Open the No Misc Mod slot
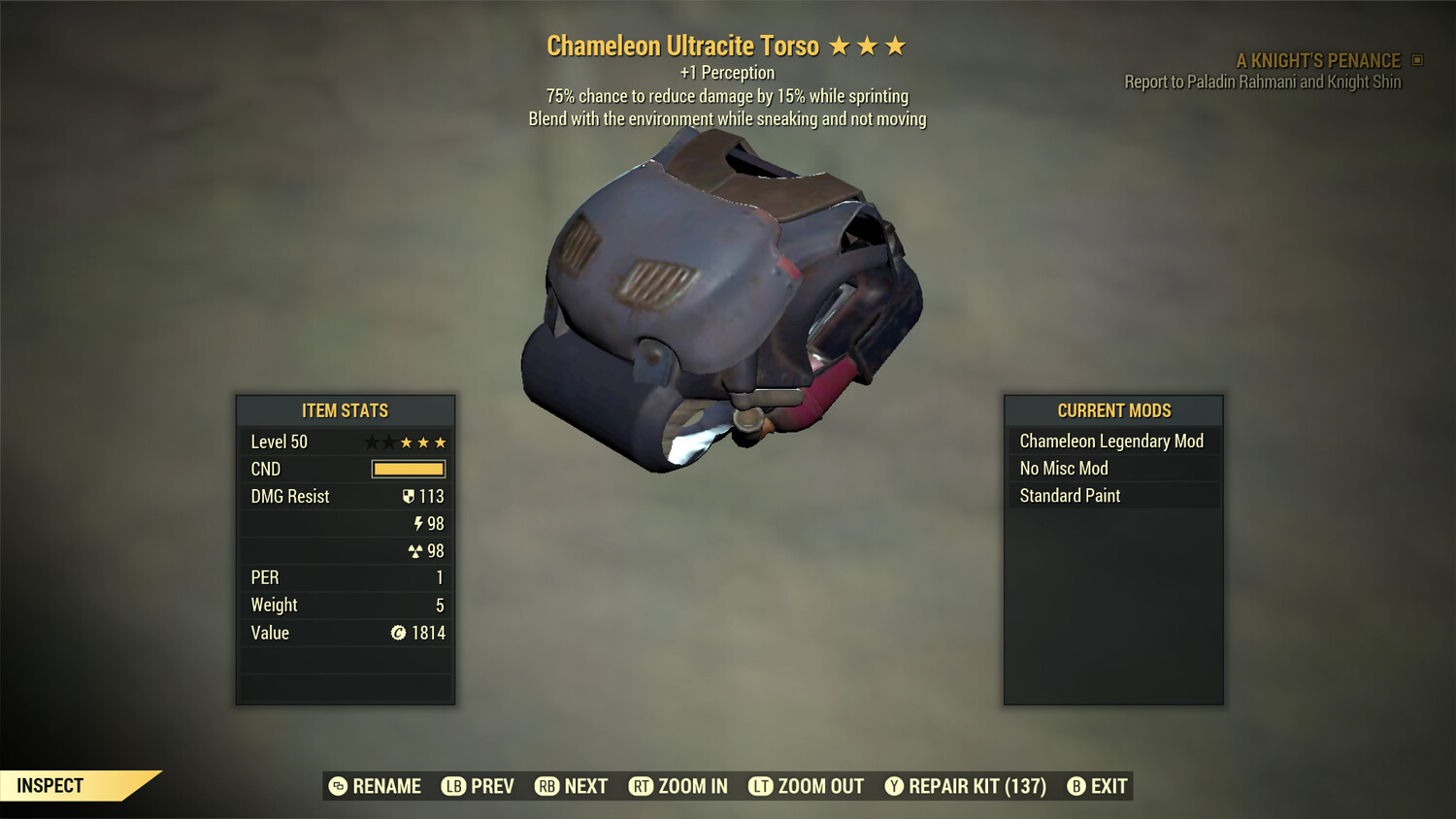Viewport: 1456px width, 819px height. (1062, 468)
